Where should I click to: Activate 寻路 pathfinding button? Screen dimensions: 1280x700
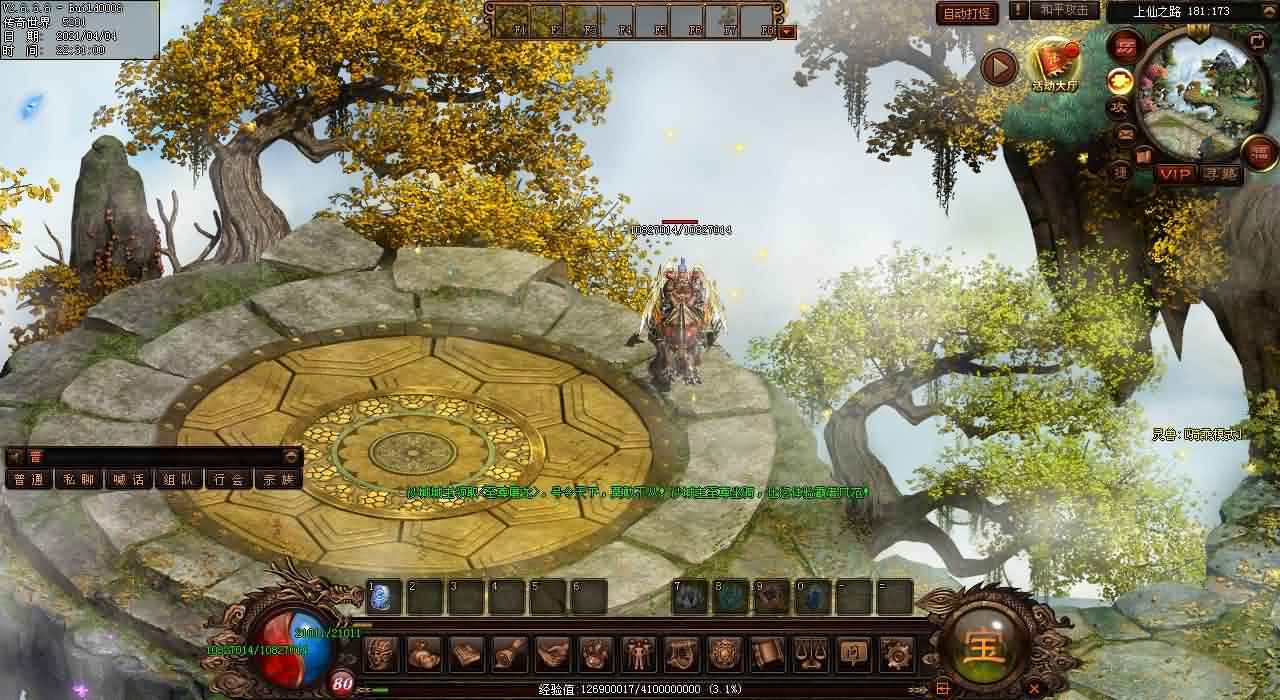[1219, 174]
